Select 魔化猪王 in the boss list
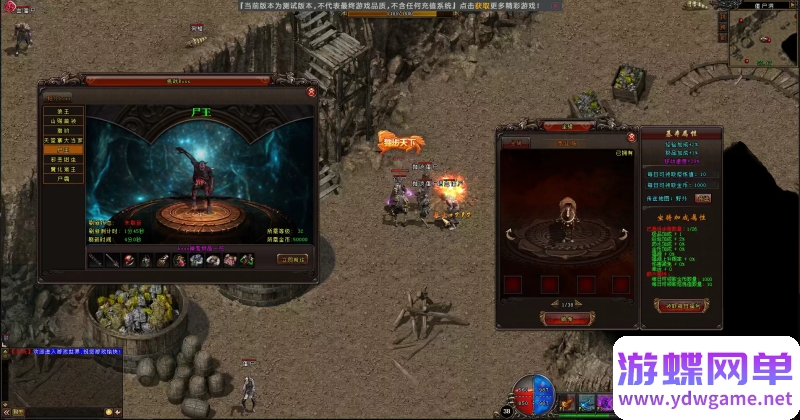This screenshot has height=420, width=800. (x=63, y=169)
